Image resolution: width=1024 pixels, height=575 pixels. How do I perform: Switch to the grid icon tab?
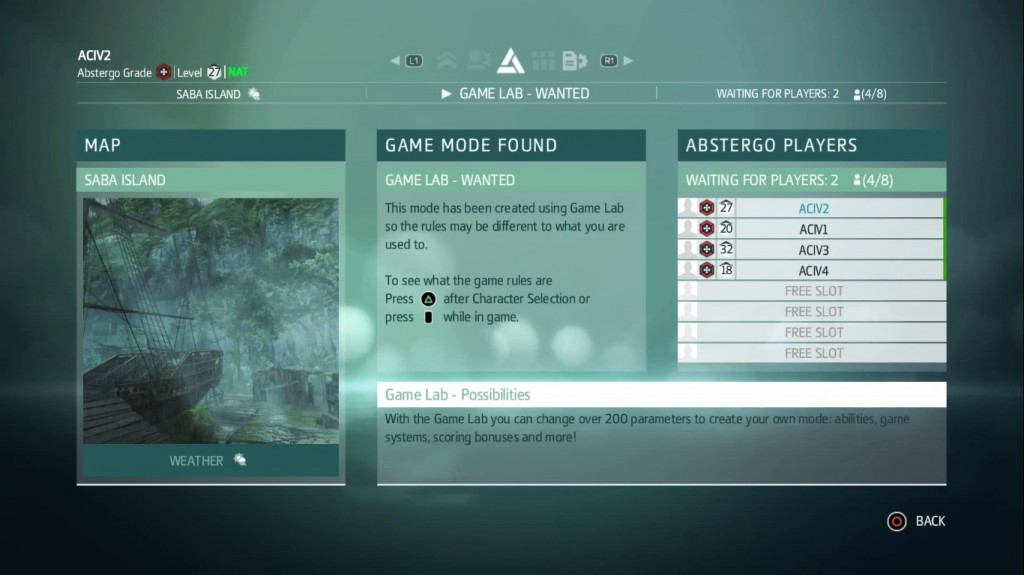[x=543, y=61]
